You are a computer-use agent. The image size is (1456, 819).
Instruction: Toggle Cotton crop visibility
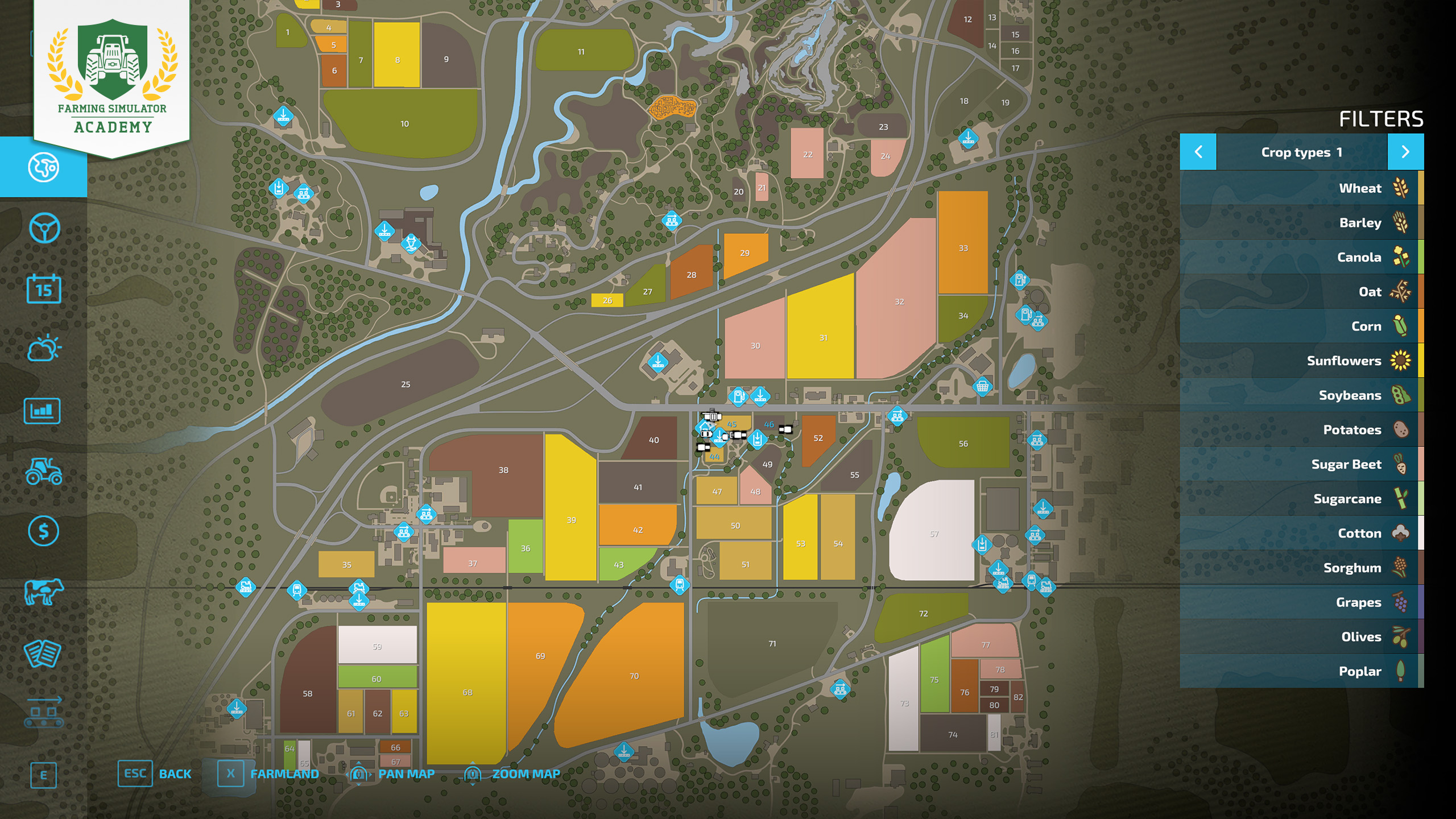point(1301,533)
